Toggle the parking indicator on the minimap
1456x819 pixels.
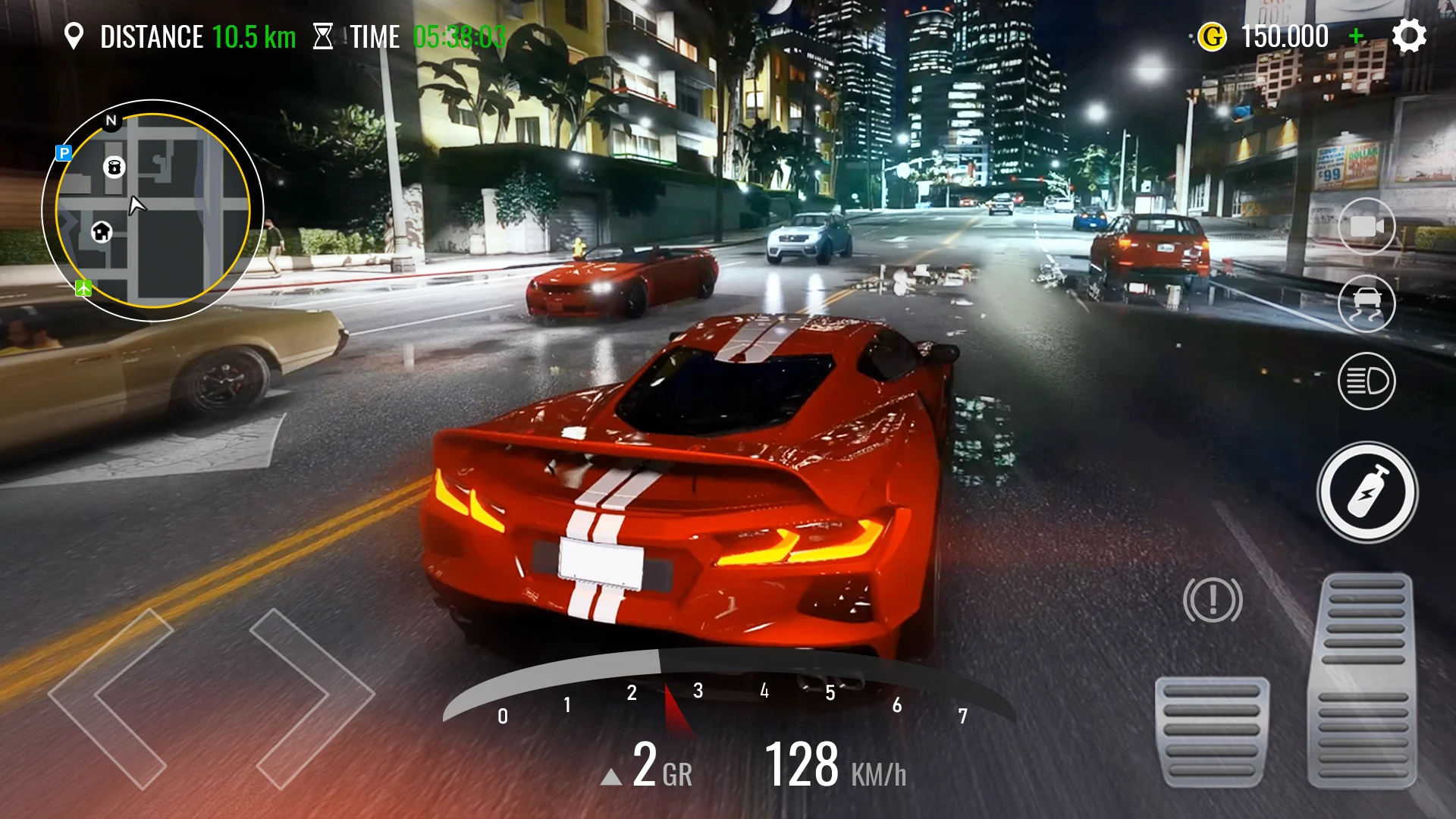[65, 154]
